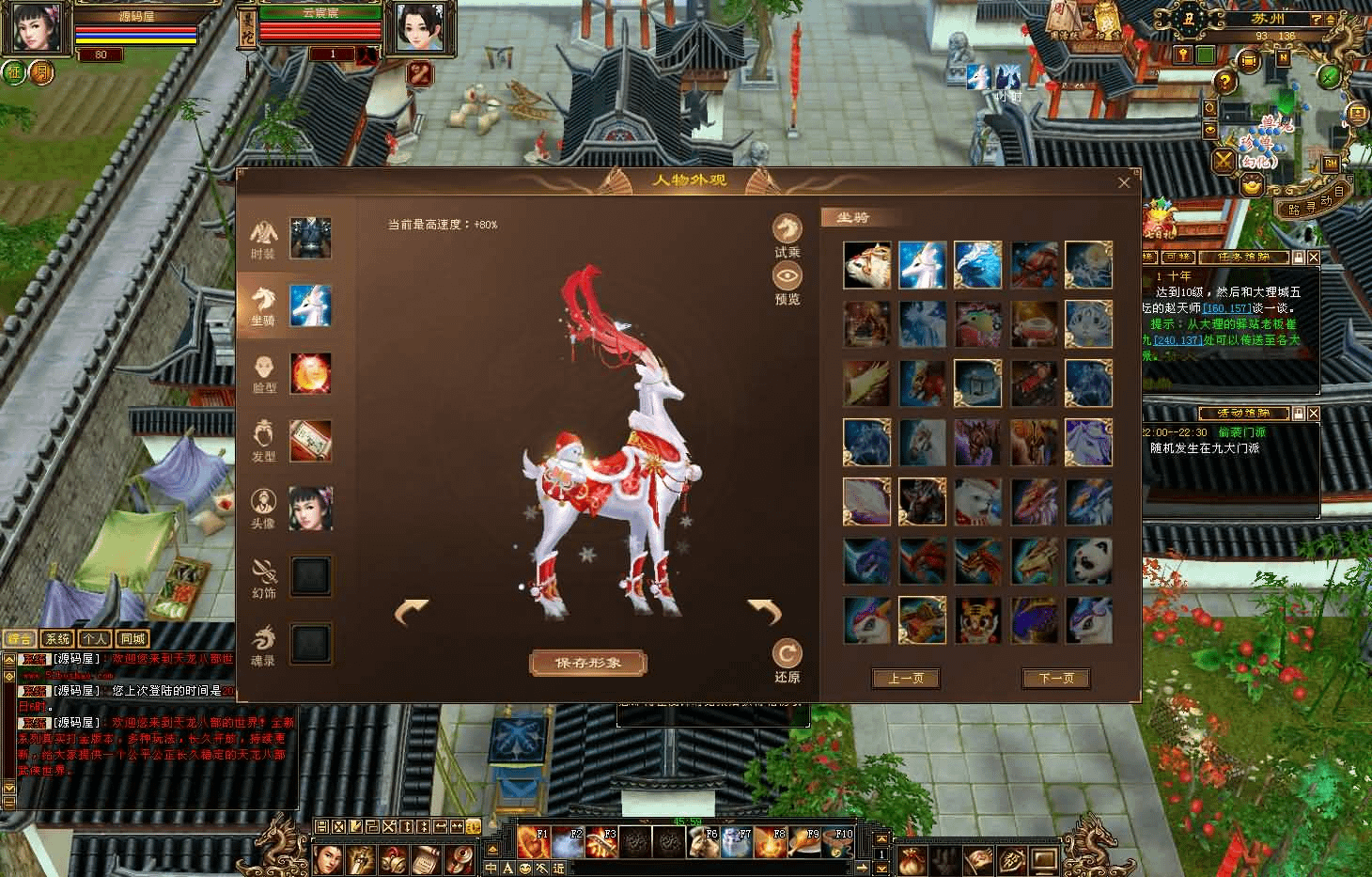Switch to the 时装 fashion category
1372x877 pixels.
pos(263,239)
